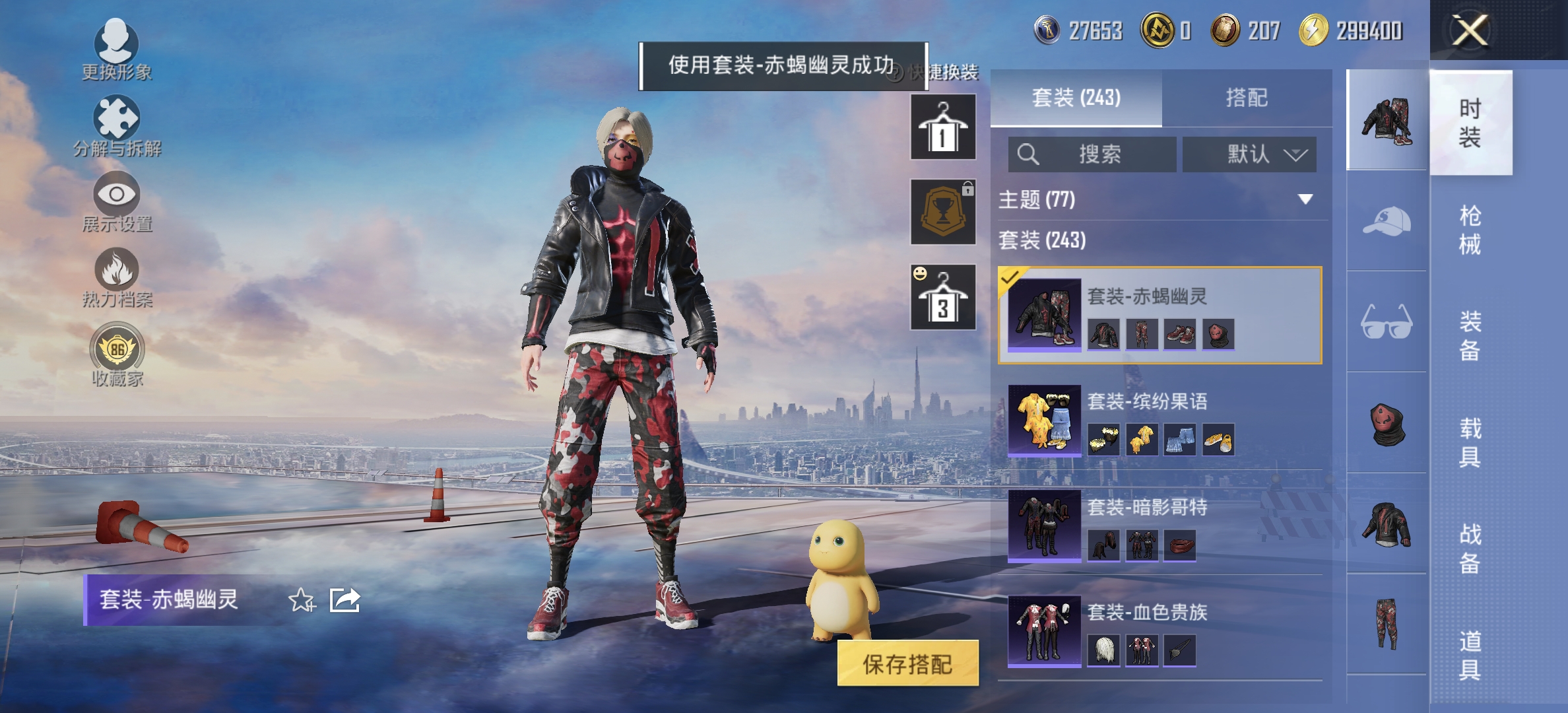
Task: Select outfit wardrobe slot 1
Action: pyautogui.click(x=942, y=125)
